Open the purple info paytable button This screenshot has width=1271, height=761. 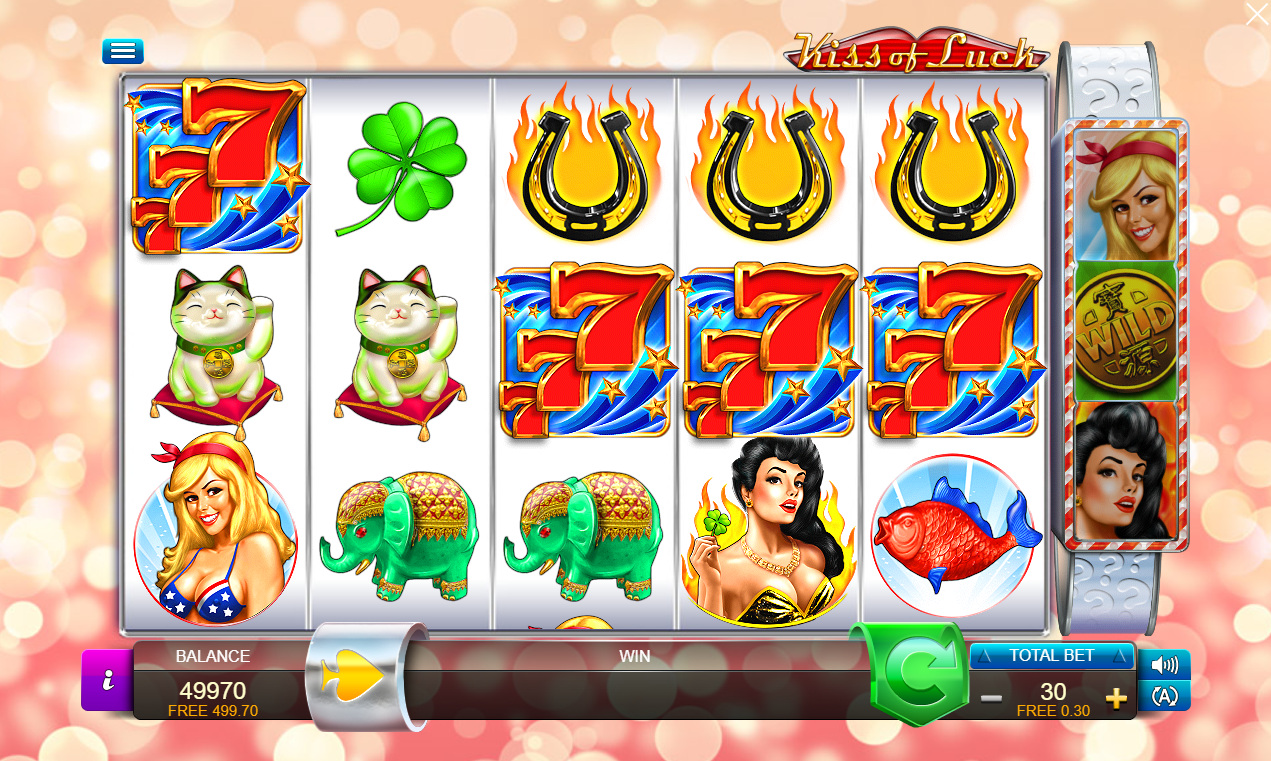pos(106,680)
